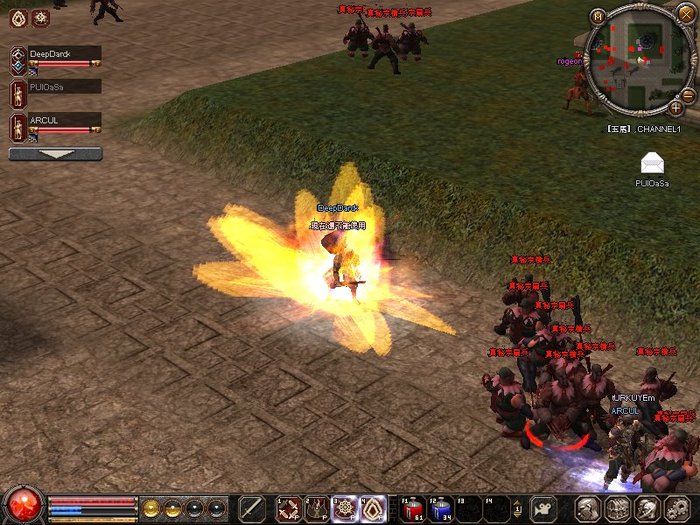The width and height of the screenshot is (700, 525).
Task: Activate the sword attack skill slot
Action: pos(252,508)
